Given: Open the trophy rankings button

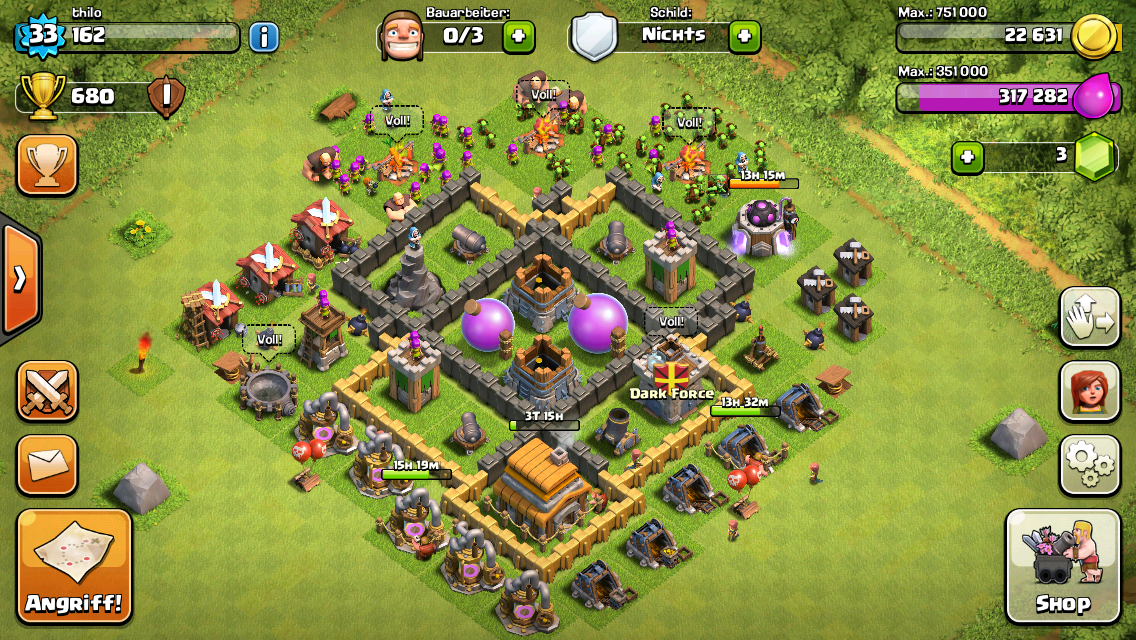Looking at the screenshot, I should 47,165.
